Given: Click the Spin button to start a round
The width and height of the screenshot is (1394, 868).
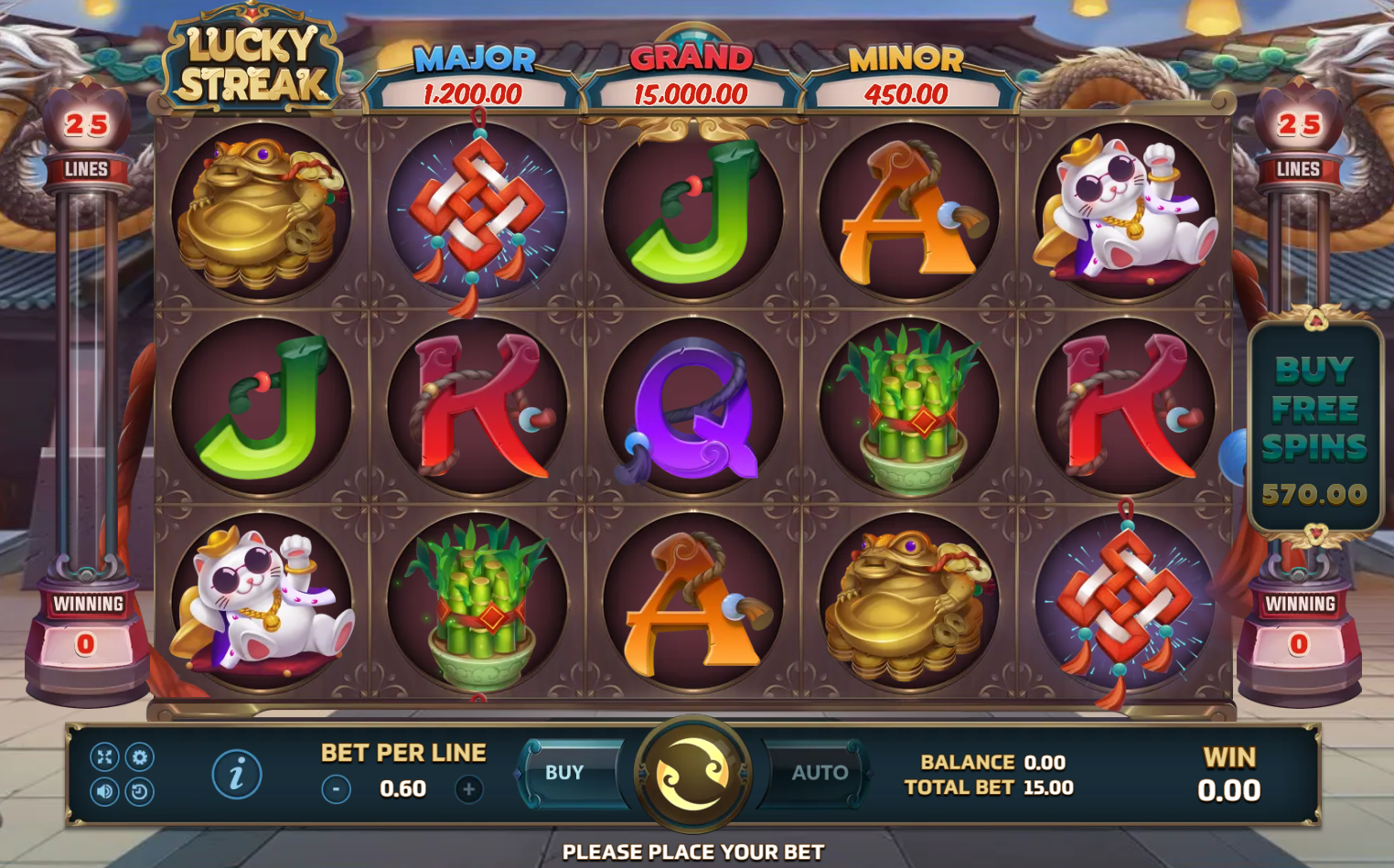Looking at the screenshot, I should pyautogui.click(x=692, y=773).
